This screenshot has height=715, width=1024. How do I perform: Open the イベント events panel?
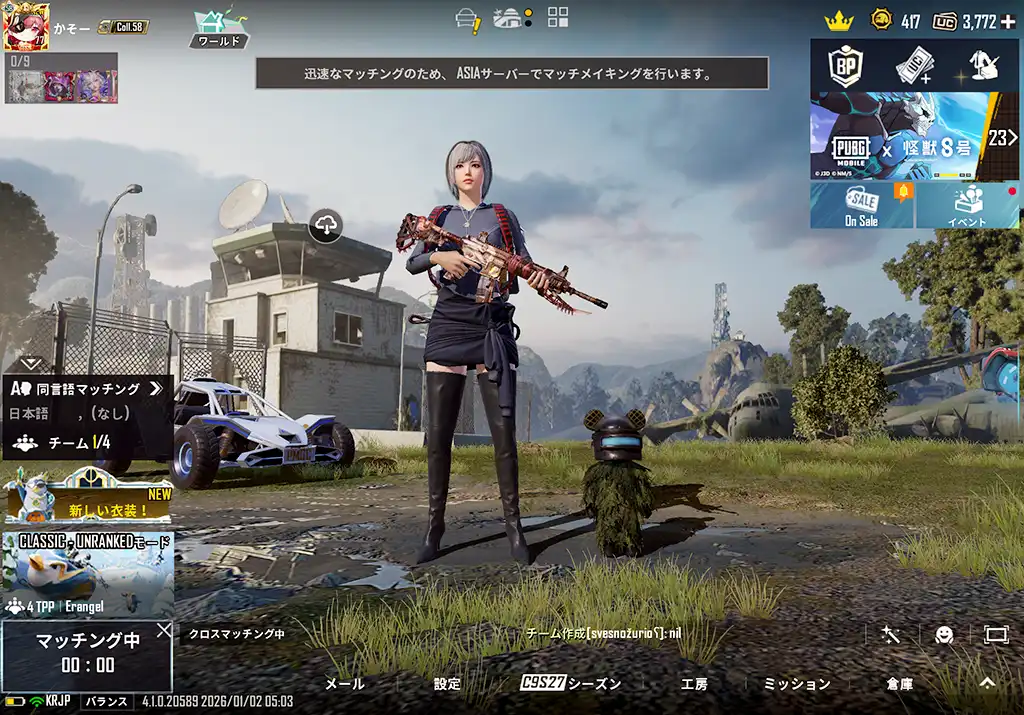[967, 205]
